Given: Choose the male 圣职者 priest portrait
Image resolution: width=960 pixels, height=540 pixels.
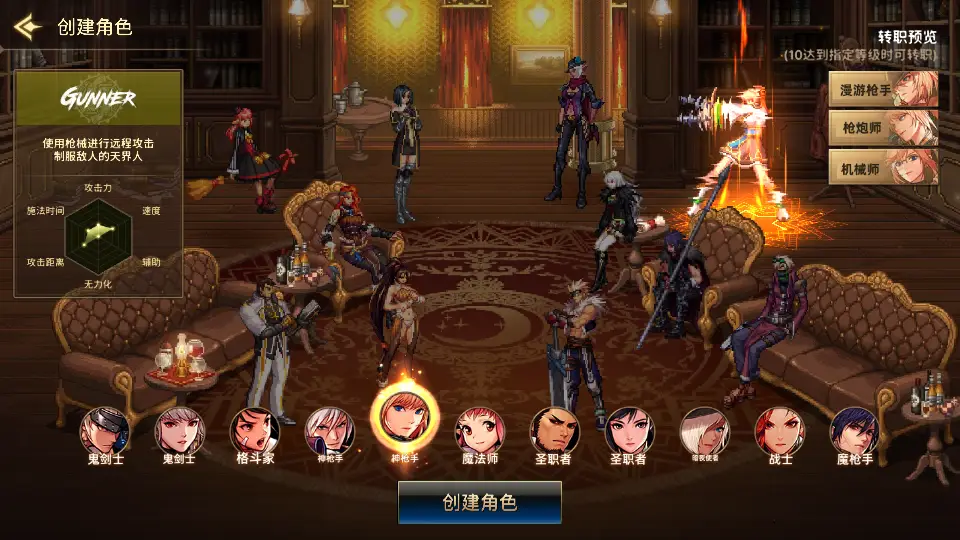Looking at the screenshot, I should [x=554, y=430].
